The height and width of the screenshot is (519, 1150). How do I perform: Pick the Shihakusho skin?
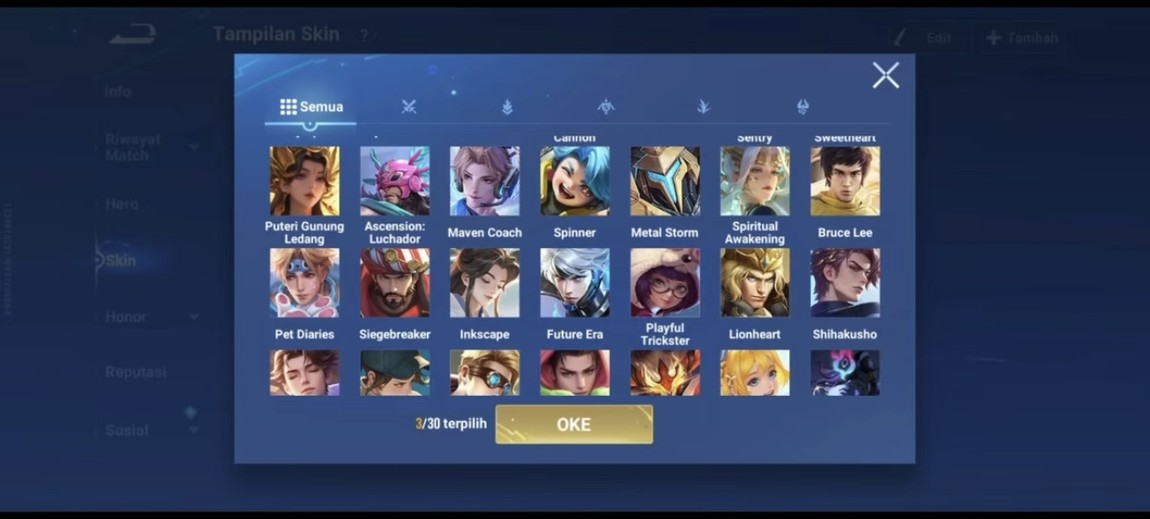pos(845,283)
